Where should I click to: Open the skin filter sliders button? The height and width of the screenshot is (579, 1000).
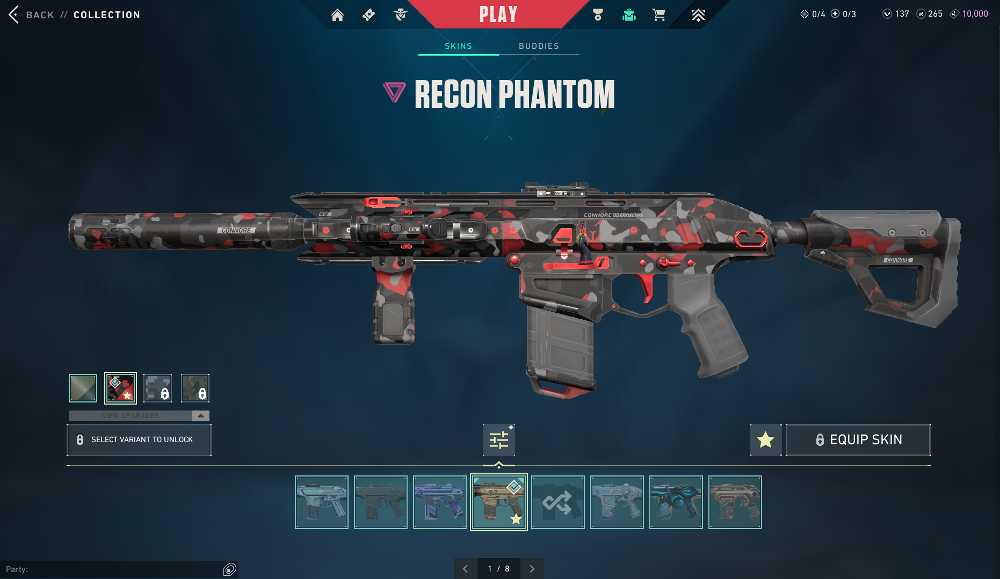499,440
